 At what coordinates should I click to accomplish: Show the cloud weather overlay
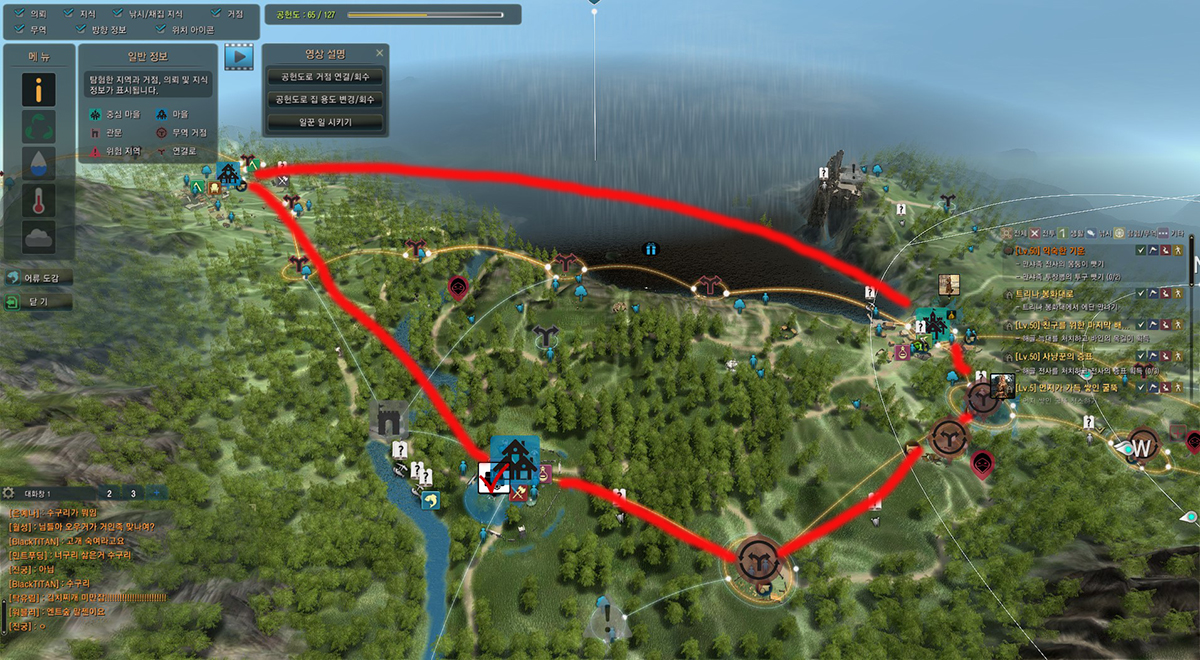tap(39, 238)
